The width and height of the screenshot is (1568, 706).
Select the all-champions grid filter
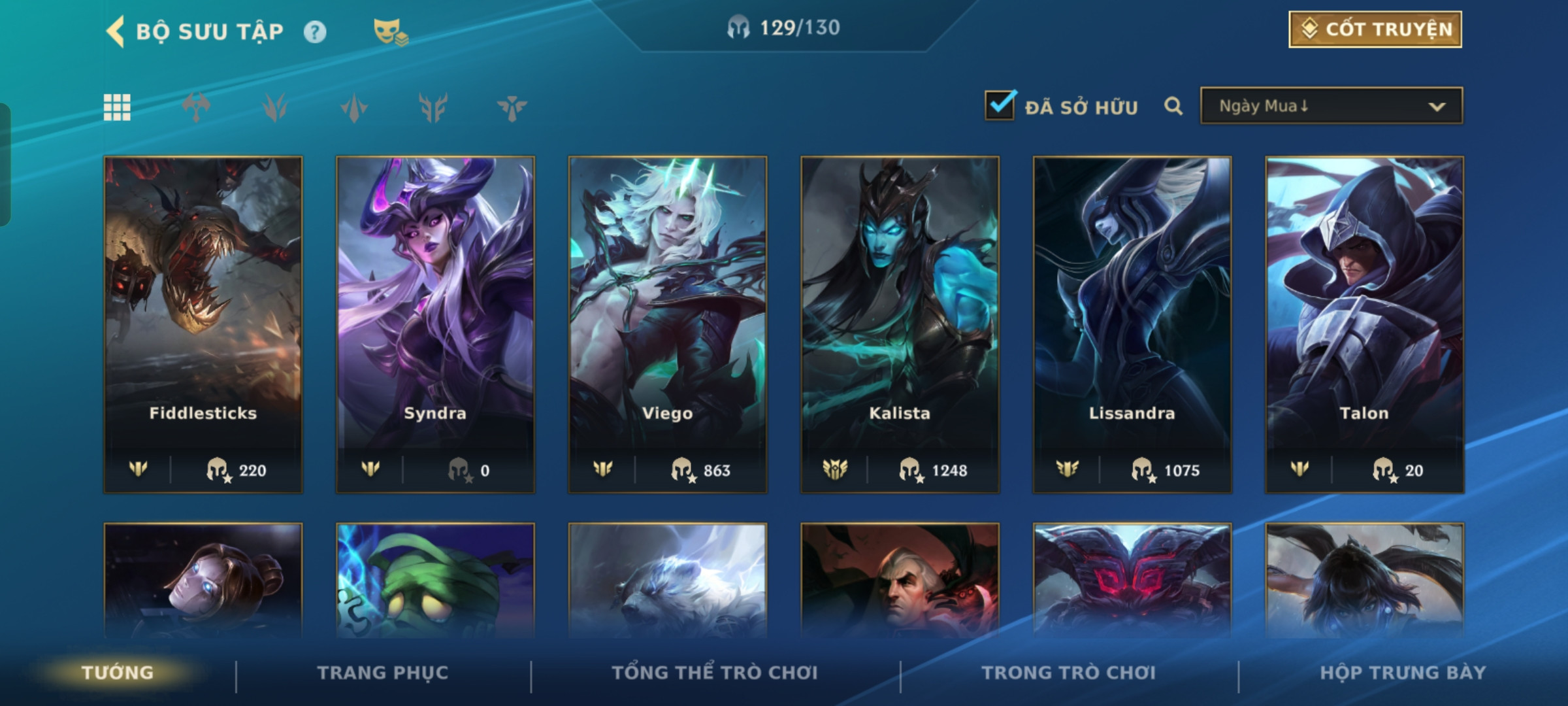(117, 107)
